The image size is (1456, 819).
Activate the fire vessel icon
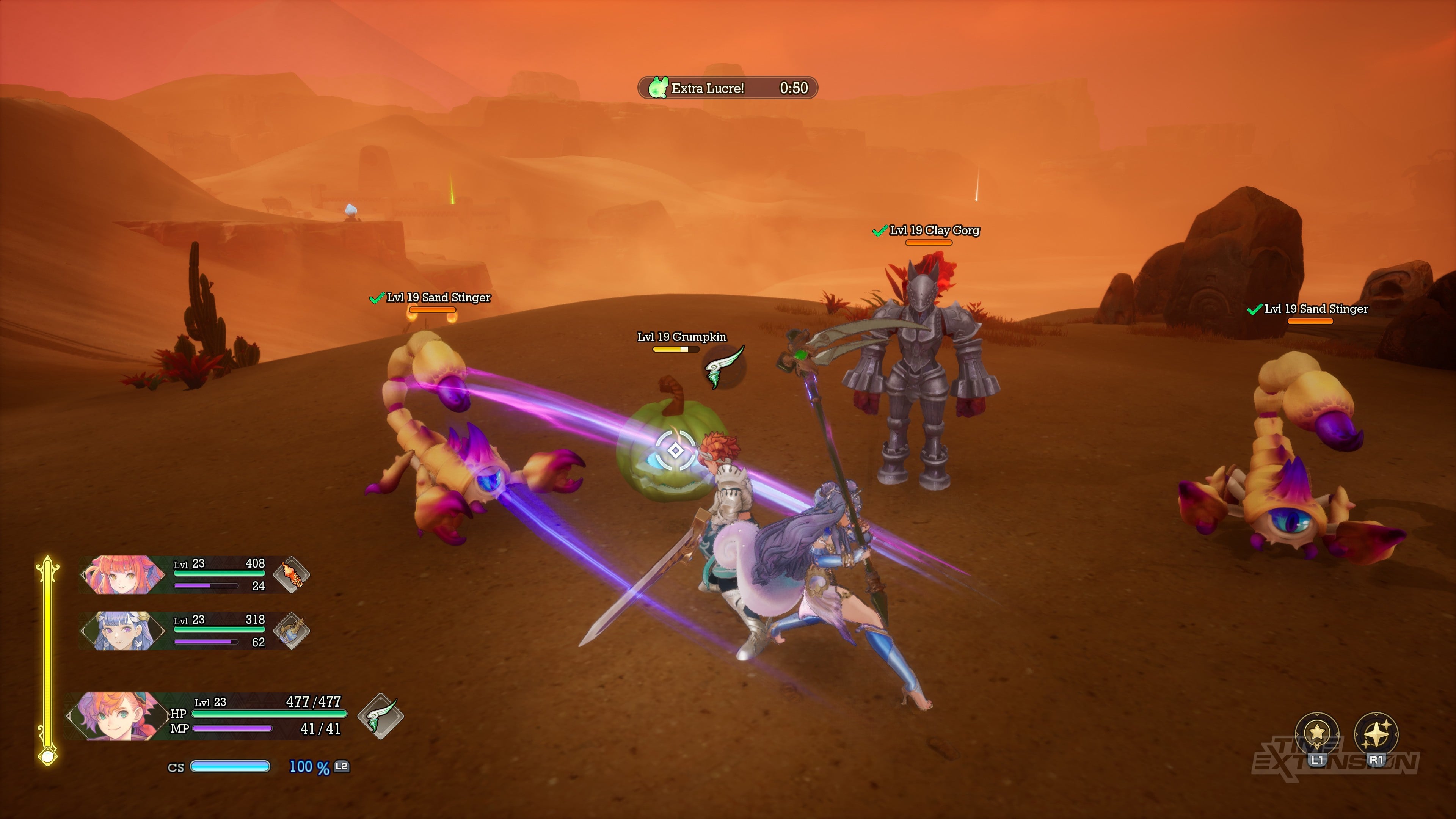[291, 574]
